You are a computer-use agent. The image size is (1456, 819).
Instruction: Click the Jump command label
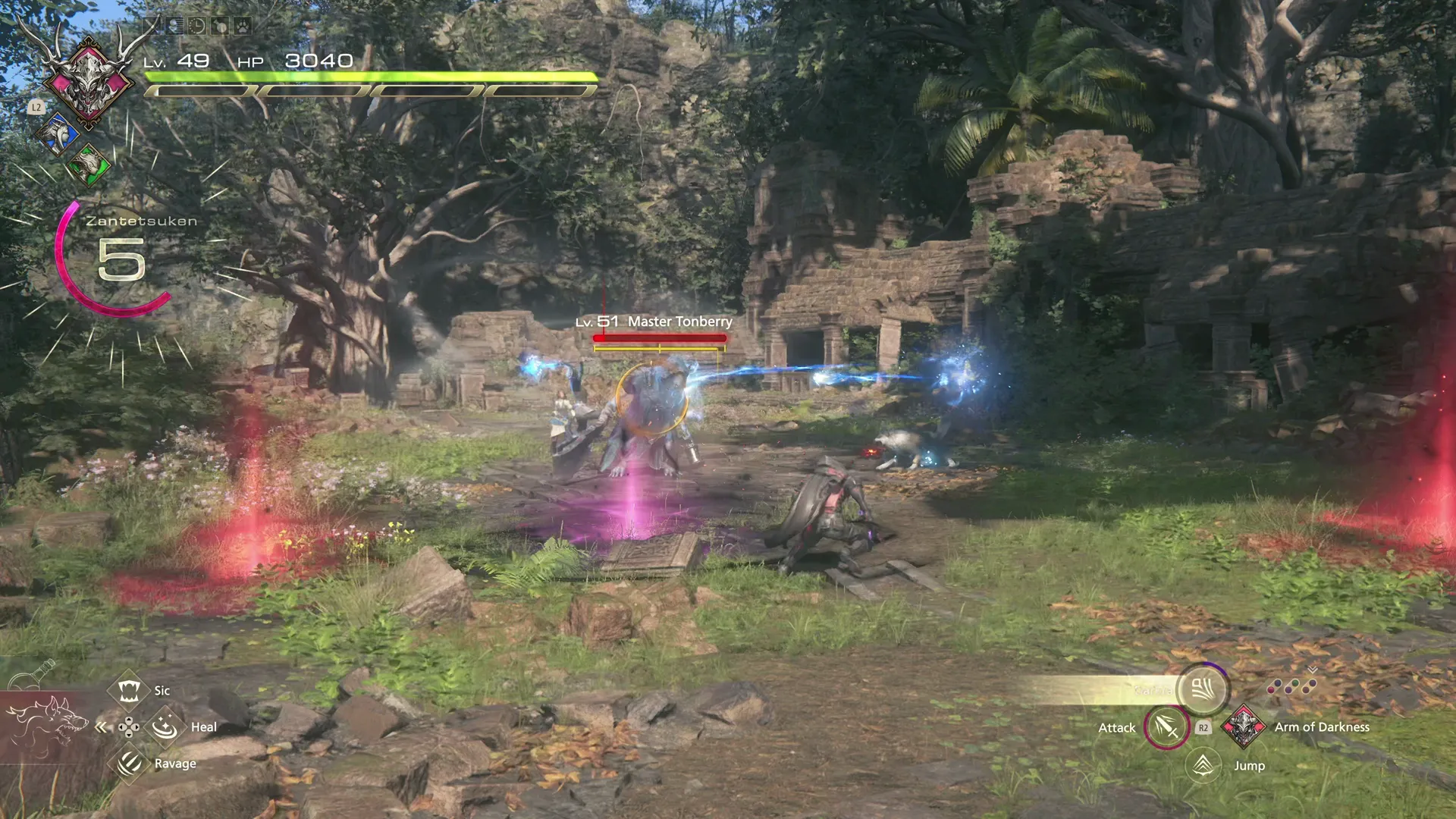click(x=1249, y=766)
